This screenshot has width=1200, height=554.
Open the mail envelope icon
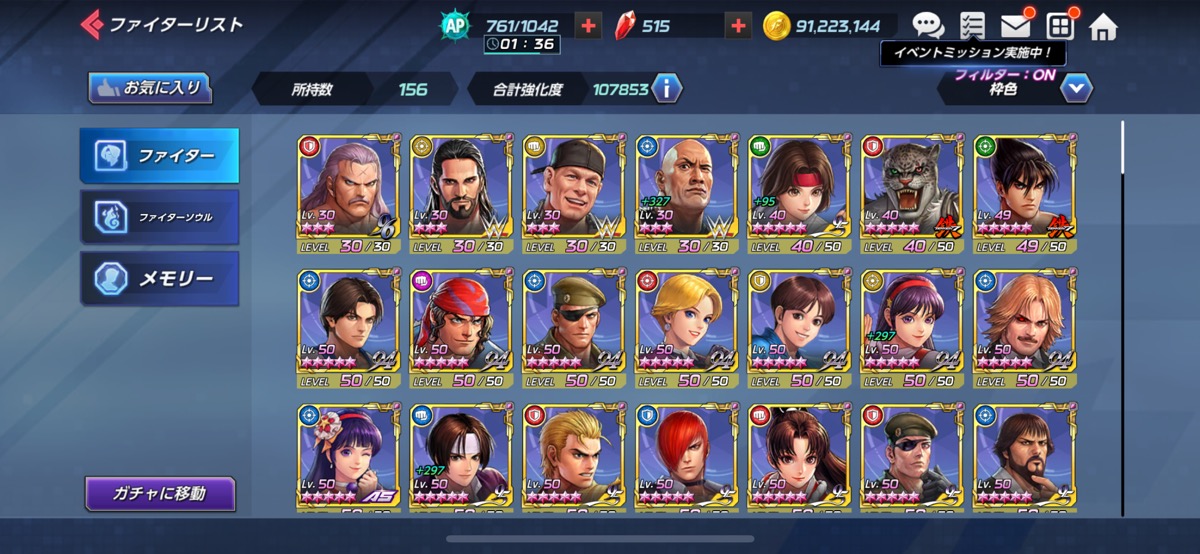[1015, 26]
